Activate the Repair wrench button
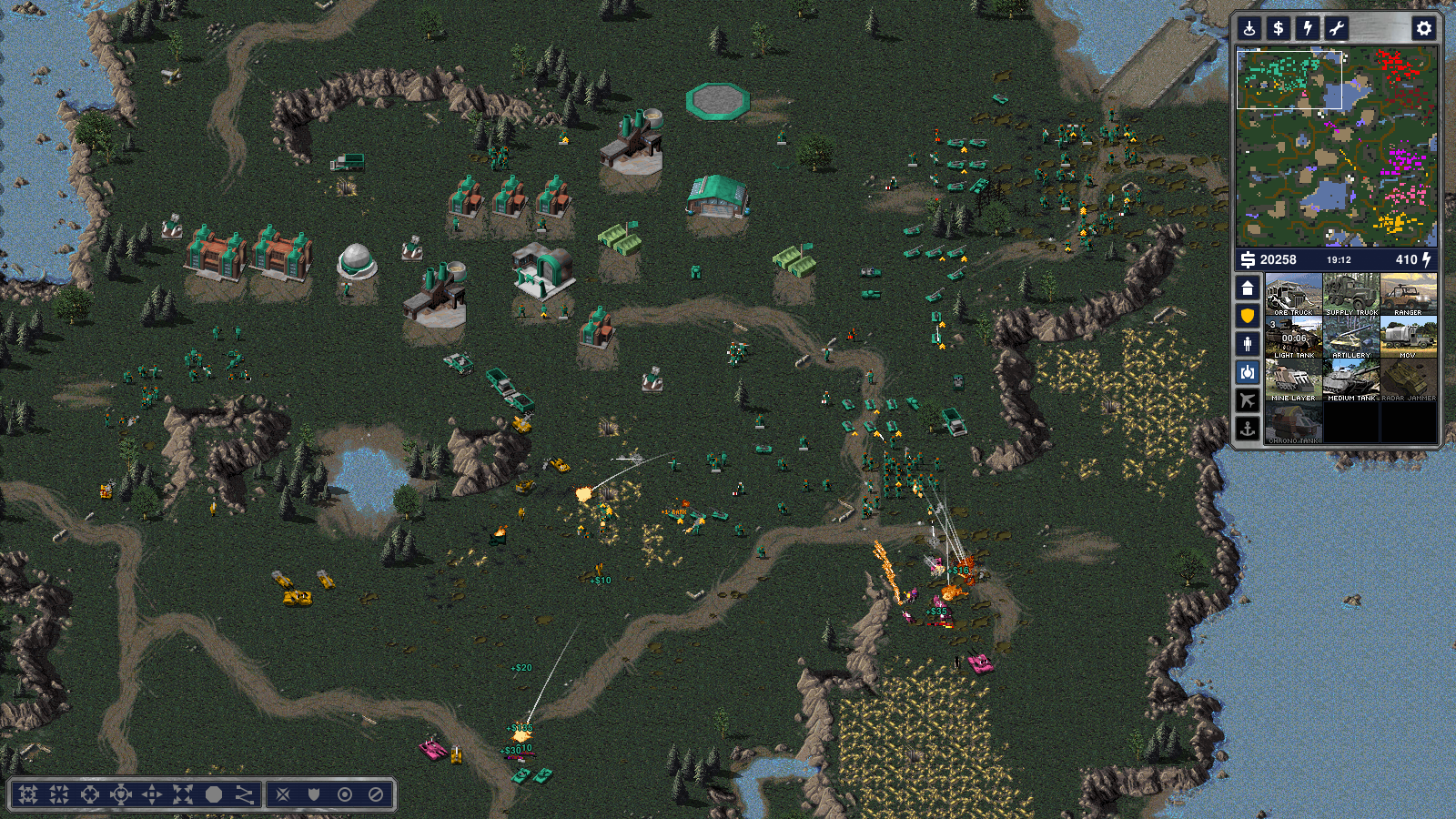Viewport: 1456px width, 819px height. tap(1337, 28)
